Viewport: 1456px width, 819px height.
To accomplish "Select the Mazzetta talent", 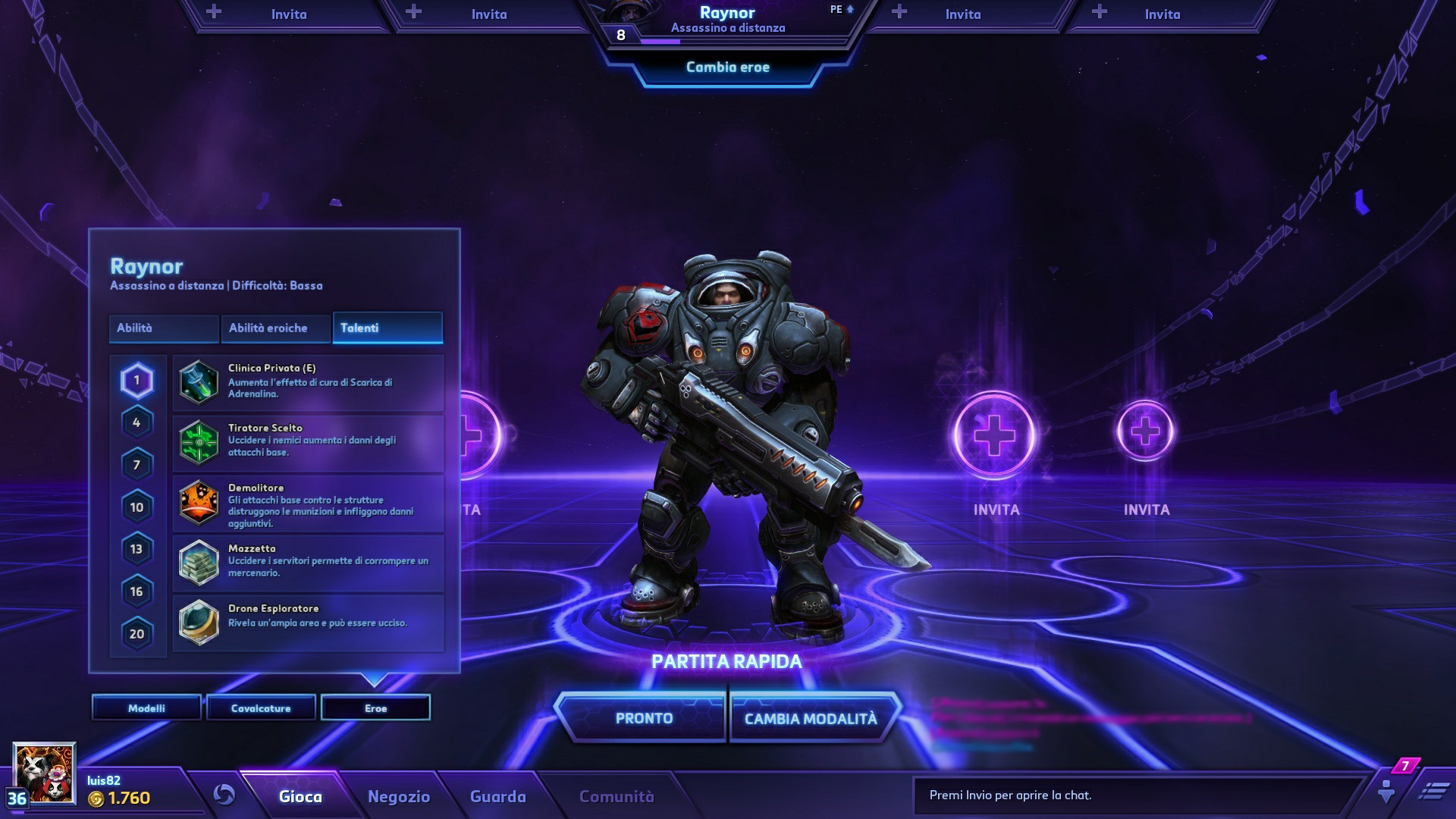I will pyautogui.click(x=308, y=563).
